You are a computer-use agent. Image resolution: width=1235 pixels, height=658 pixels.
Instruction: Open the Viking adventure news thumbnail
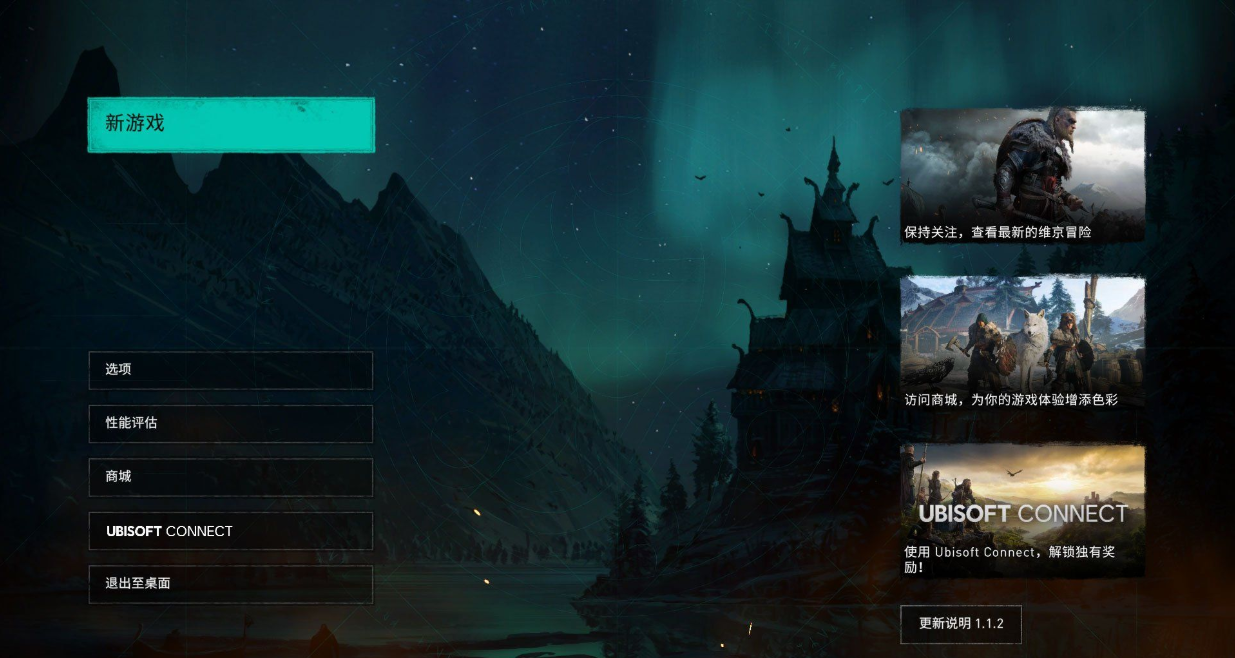tap(1022, 176)
